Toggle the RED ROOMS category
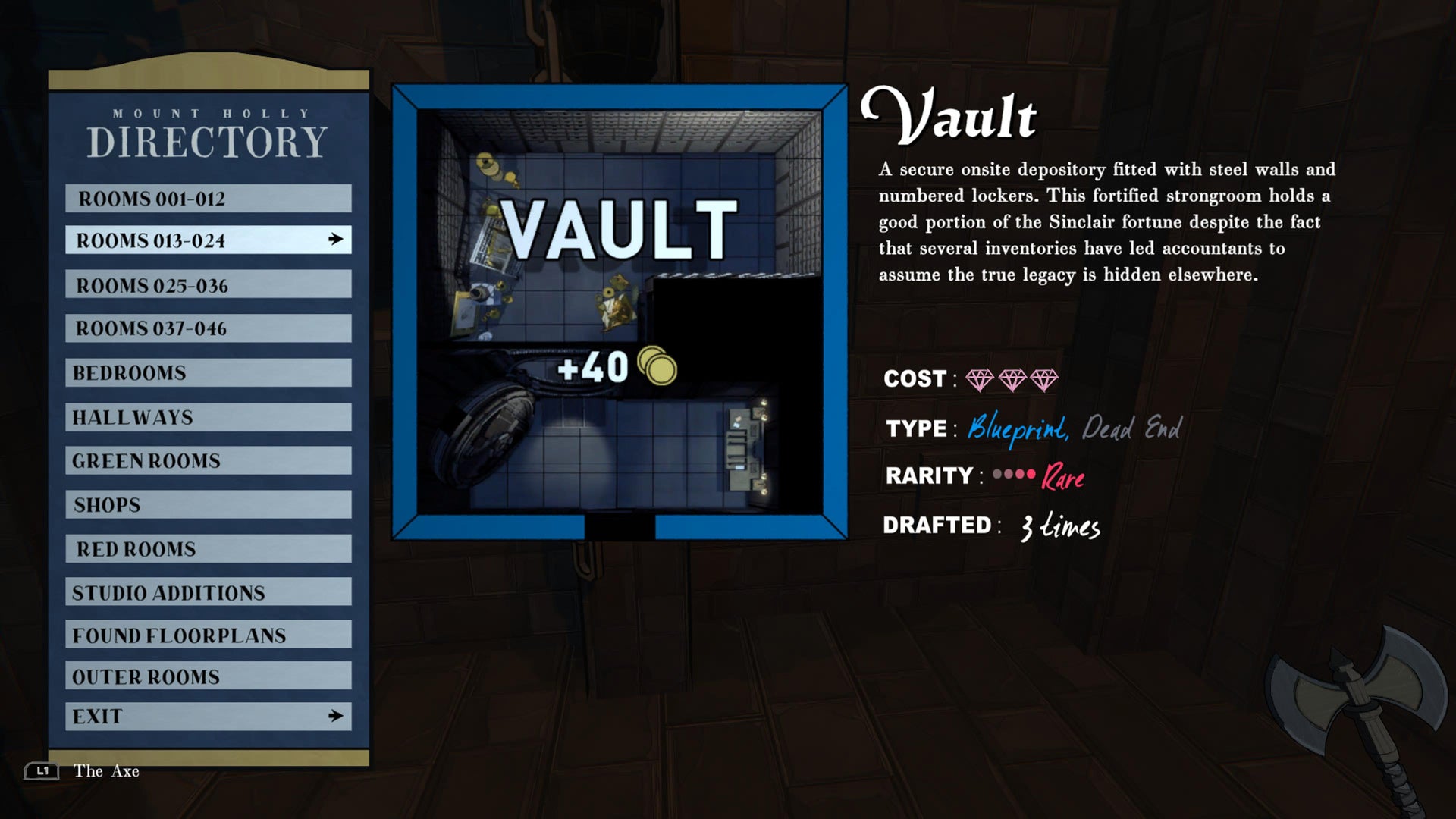This screenshot has height=819, width=1456. pyautogui.click(x=209, y=548)
